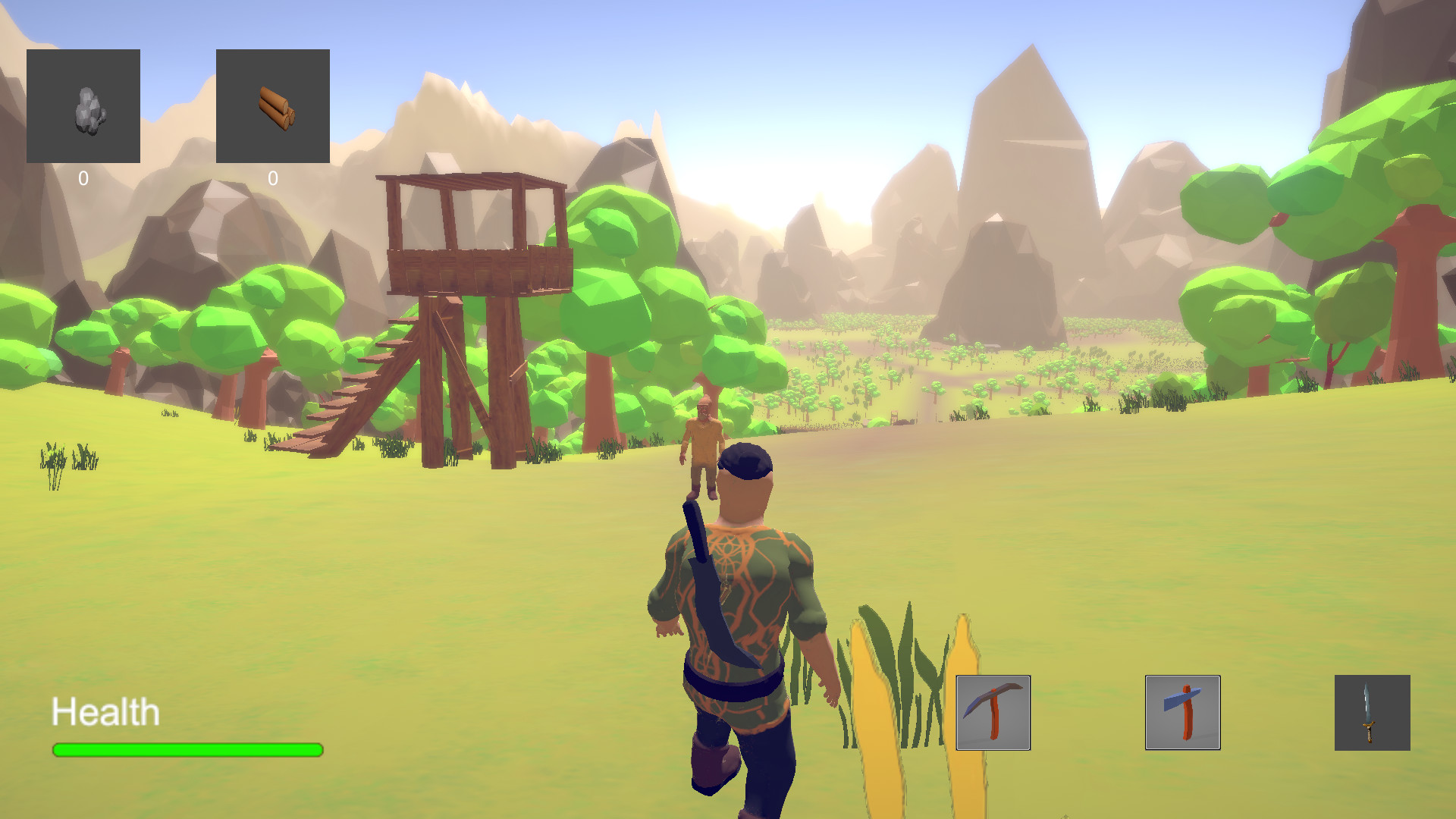Click the zero count under the logs icon
Viewport: 1456px width, 819px height.
pyautogui.click(x=274, y=177)
